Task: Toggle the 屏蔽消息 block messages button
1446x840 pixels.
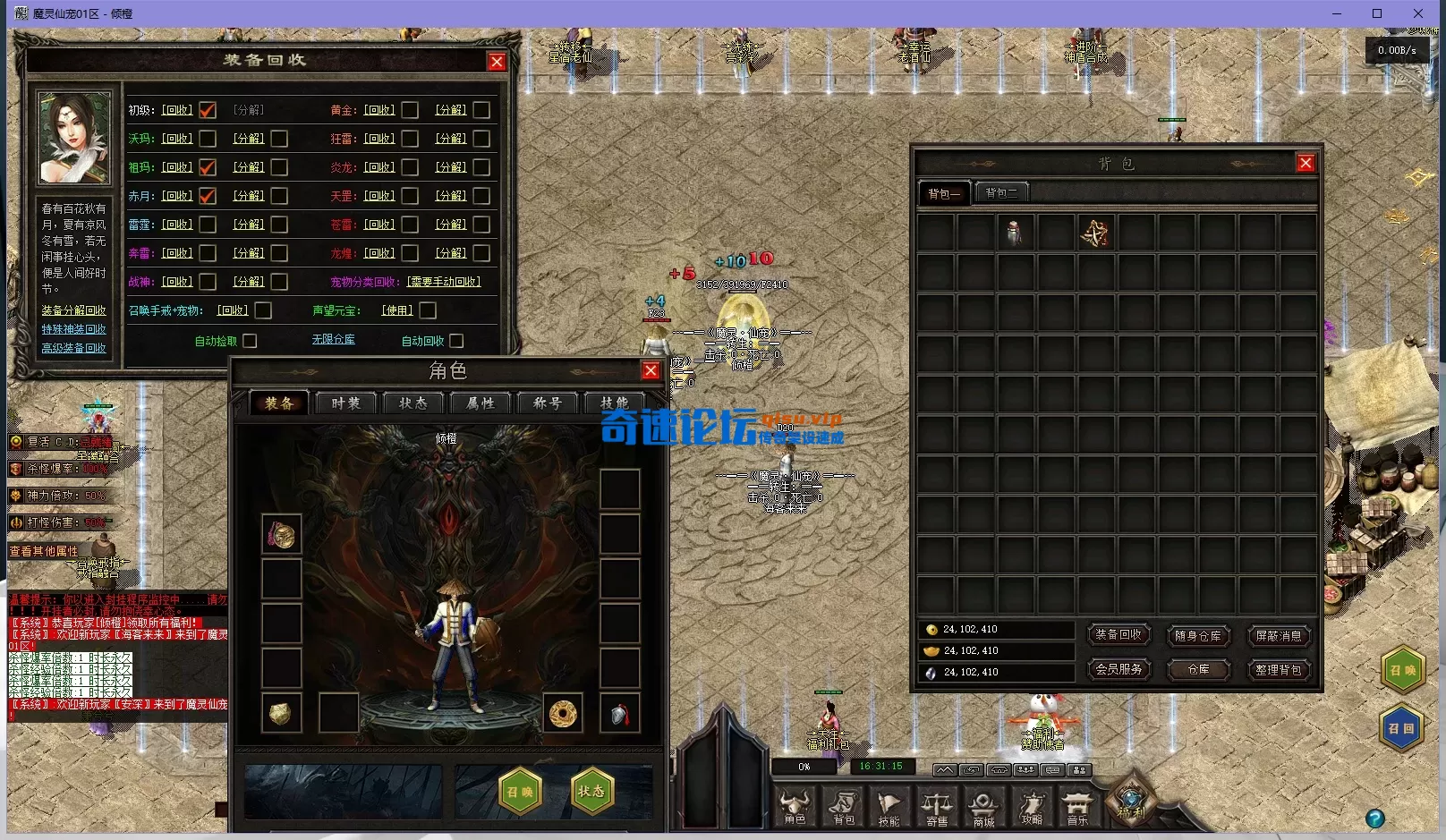Action: pyautogui.click(x=1278, y=636)
